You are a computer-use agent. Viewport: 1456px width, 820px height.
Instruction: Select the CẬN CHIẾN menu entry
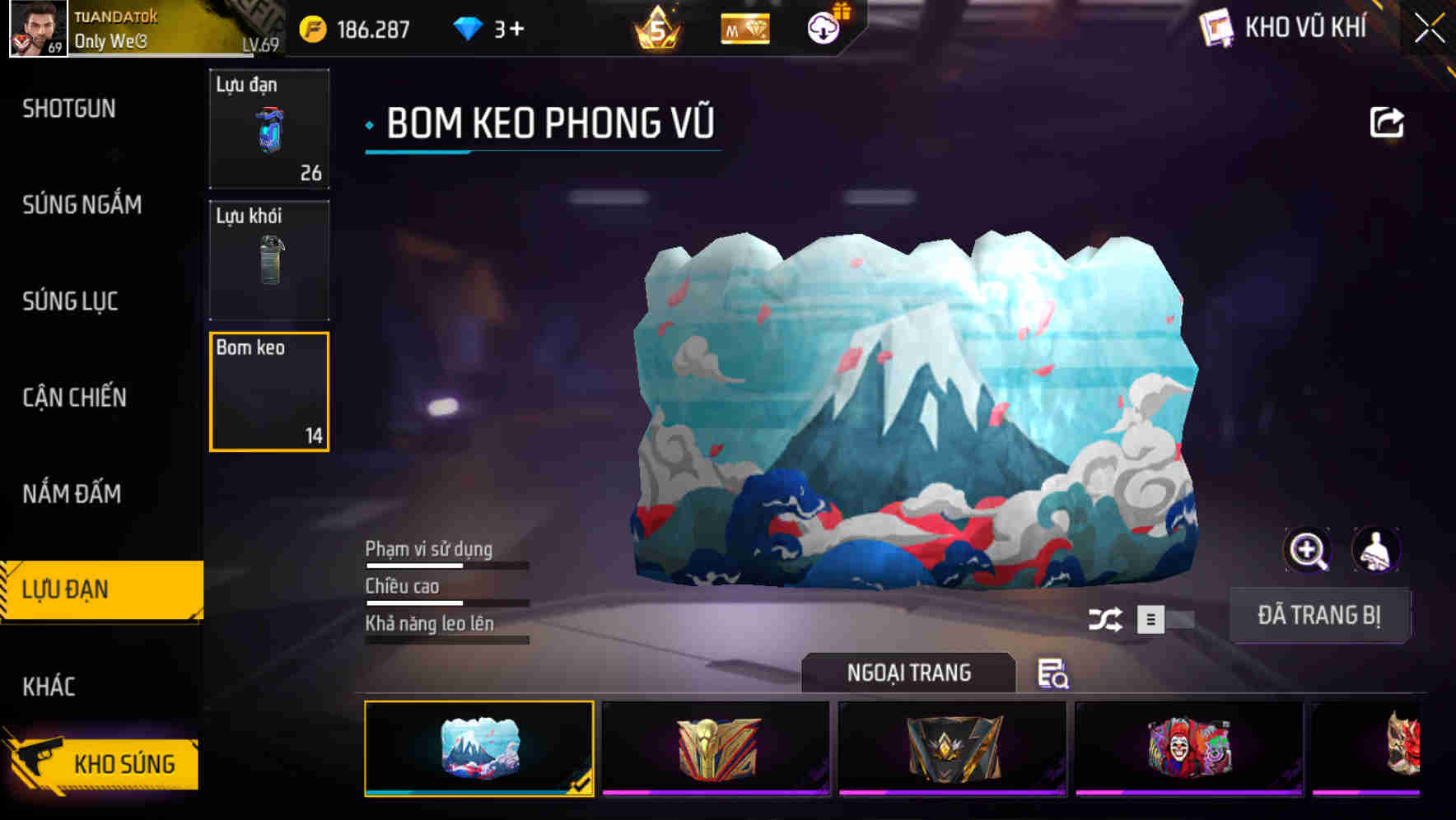pos(72,398)
